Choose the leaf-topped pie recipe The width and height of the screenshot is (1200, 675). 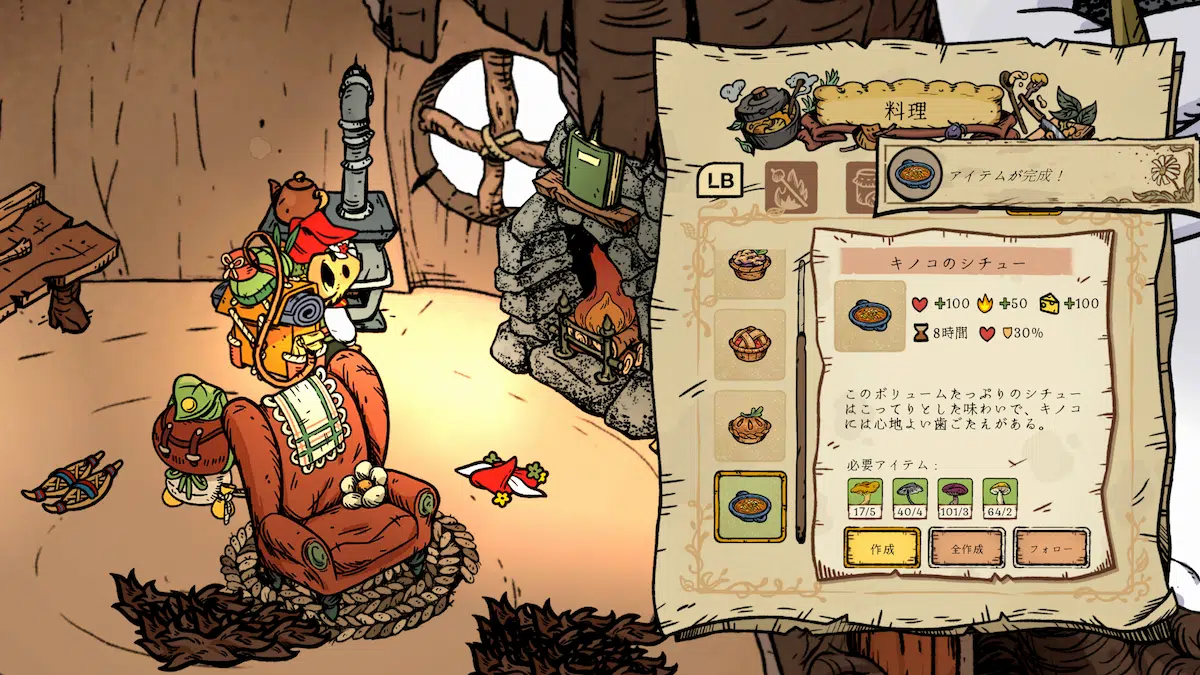click(749, 426)
